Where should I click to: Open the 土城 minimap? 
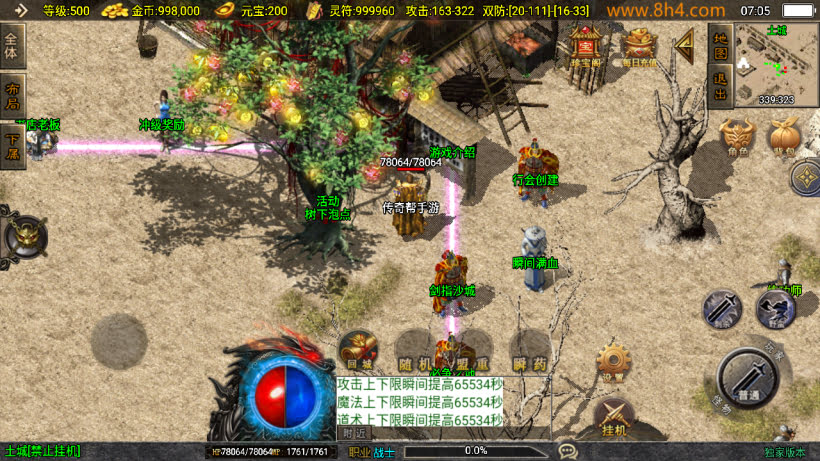776,64
